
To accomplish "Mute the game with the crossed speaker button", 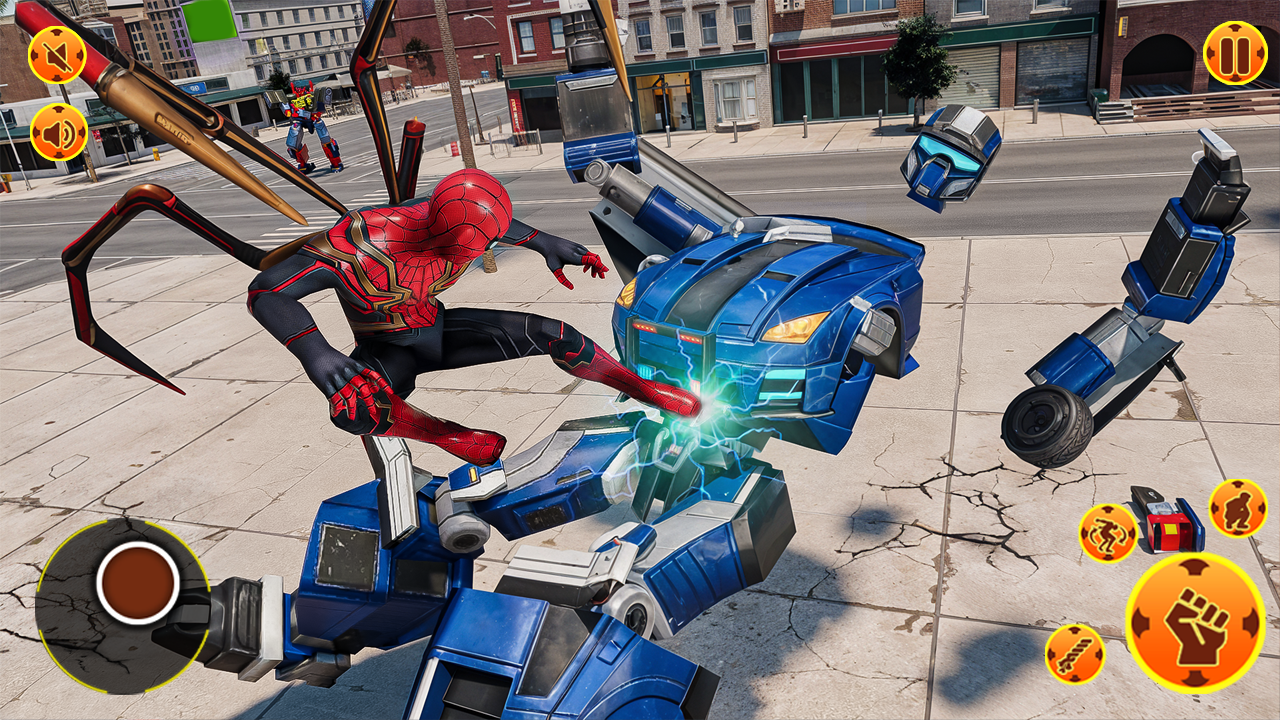I will pyautogui.click(x=57, y=53).
